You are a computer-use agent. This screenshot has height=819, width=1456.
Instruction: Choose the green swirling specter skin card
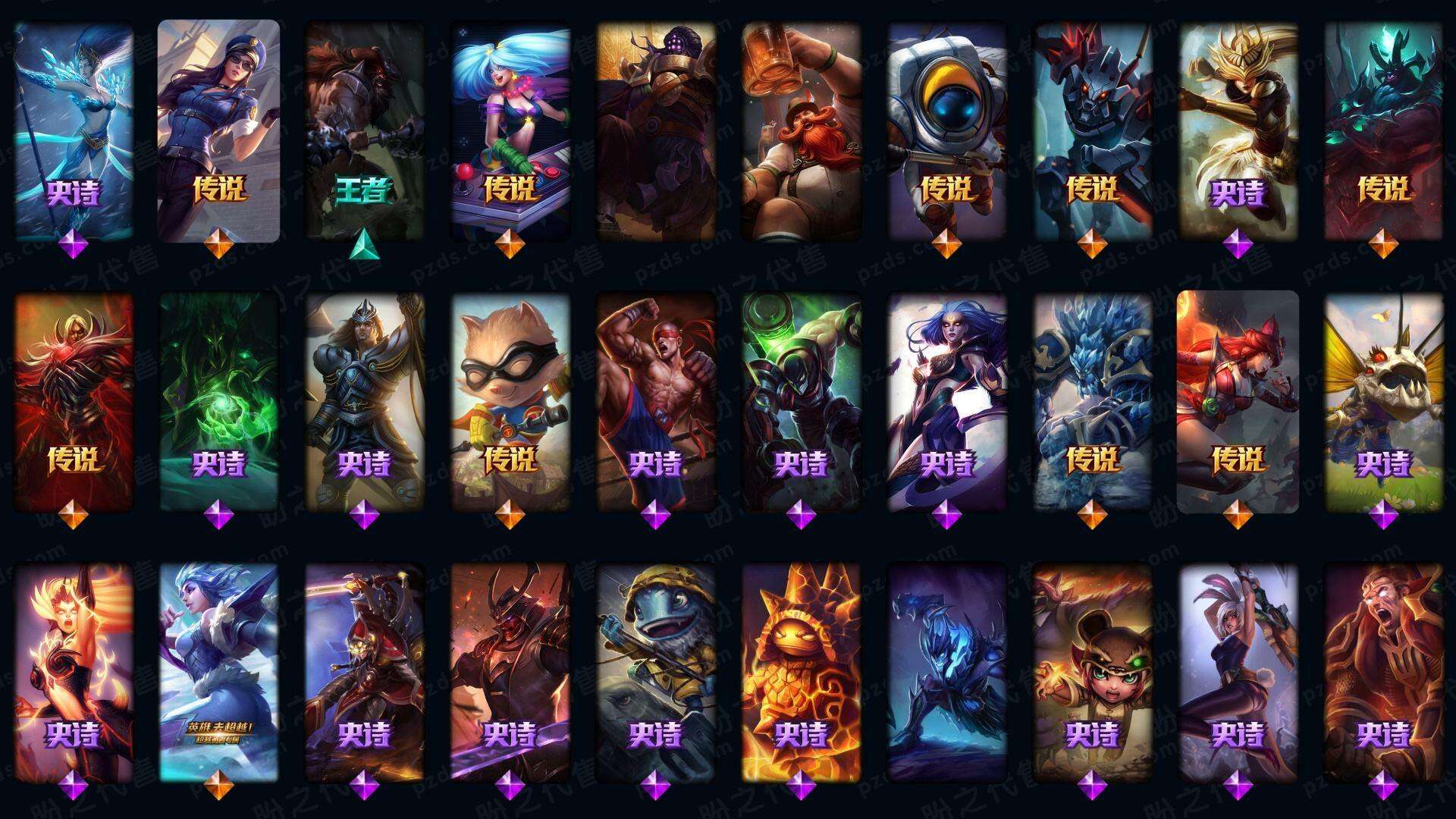point(218,402)
